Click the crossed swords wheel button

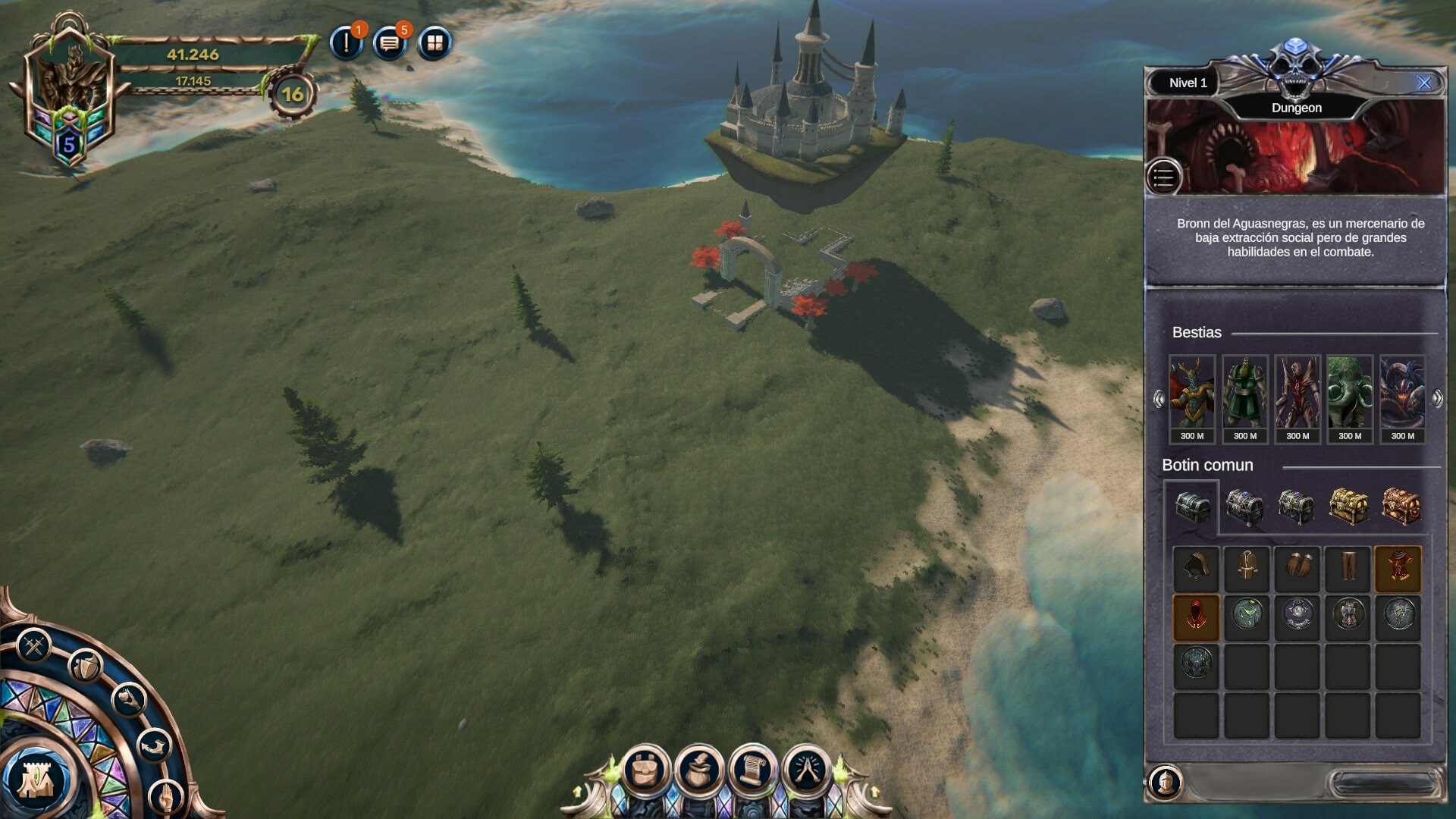(x=33, y=647)
